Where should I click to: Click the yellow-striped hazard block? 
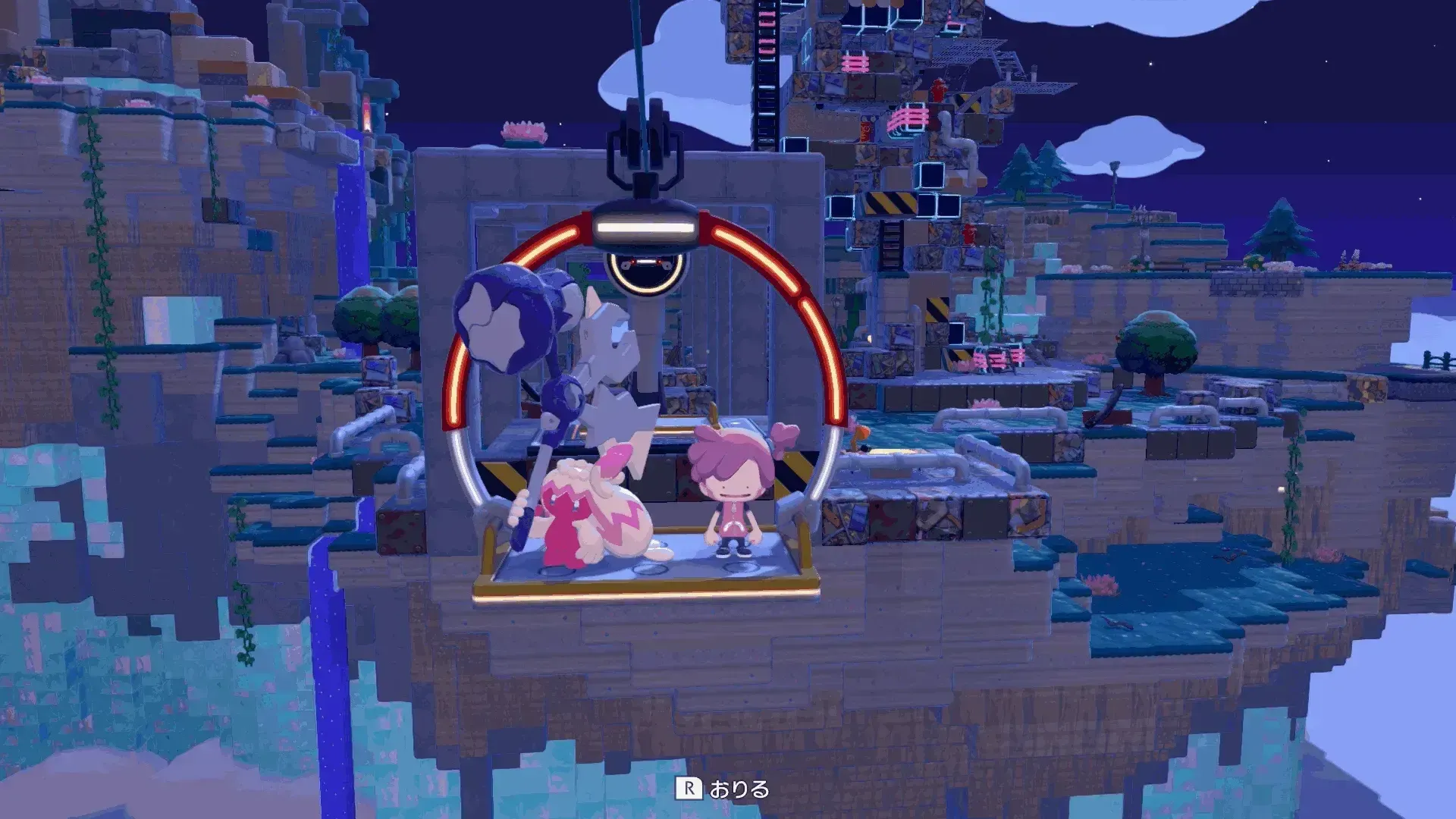click(891, 203)
